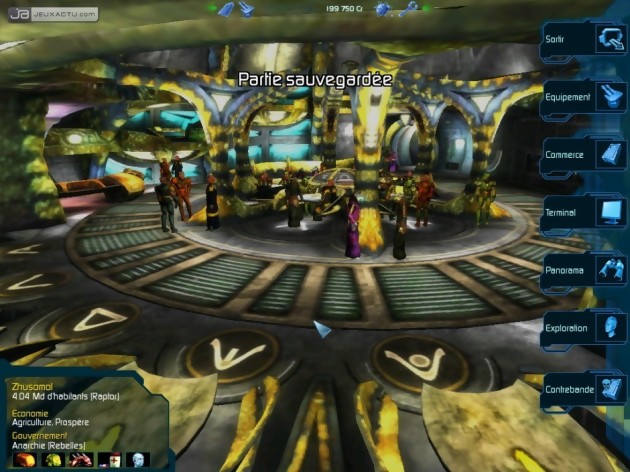This screenshot has width=630, height=472.
Task: Select the blue head commodity icon
Action: pos(140,460)
